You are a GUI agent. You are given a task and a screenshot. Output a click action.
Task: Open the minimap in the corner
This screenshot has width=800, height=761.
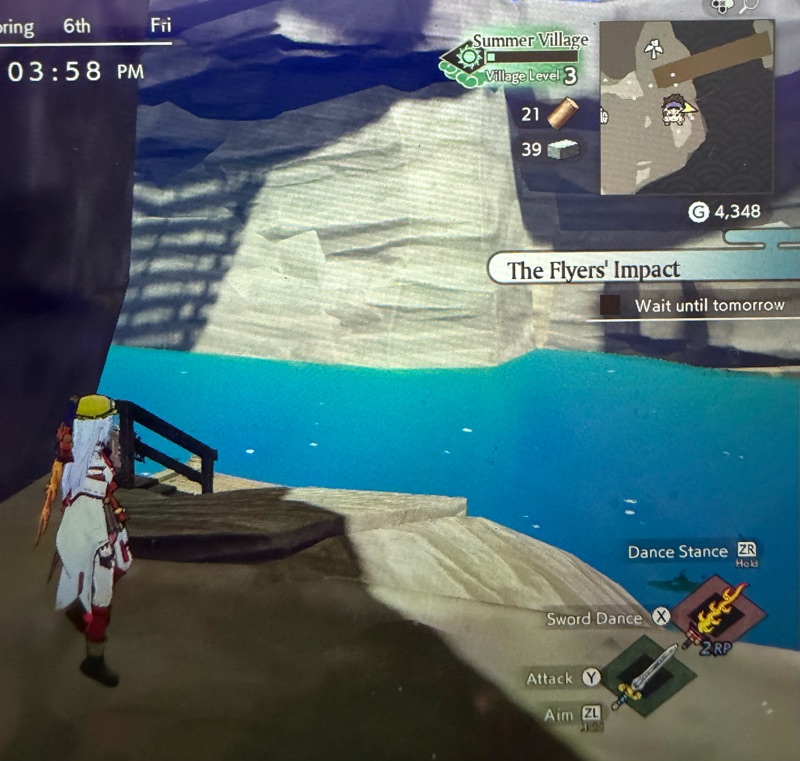pyautogui.click(x=685, y=107)
